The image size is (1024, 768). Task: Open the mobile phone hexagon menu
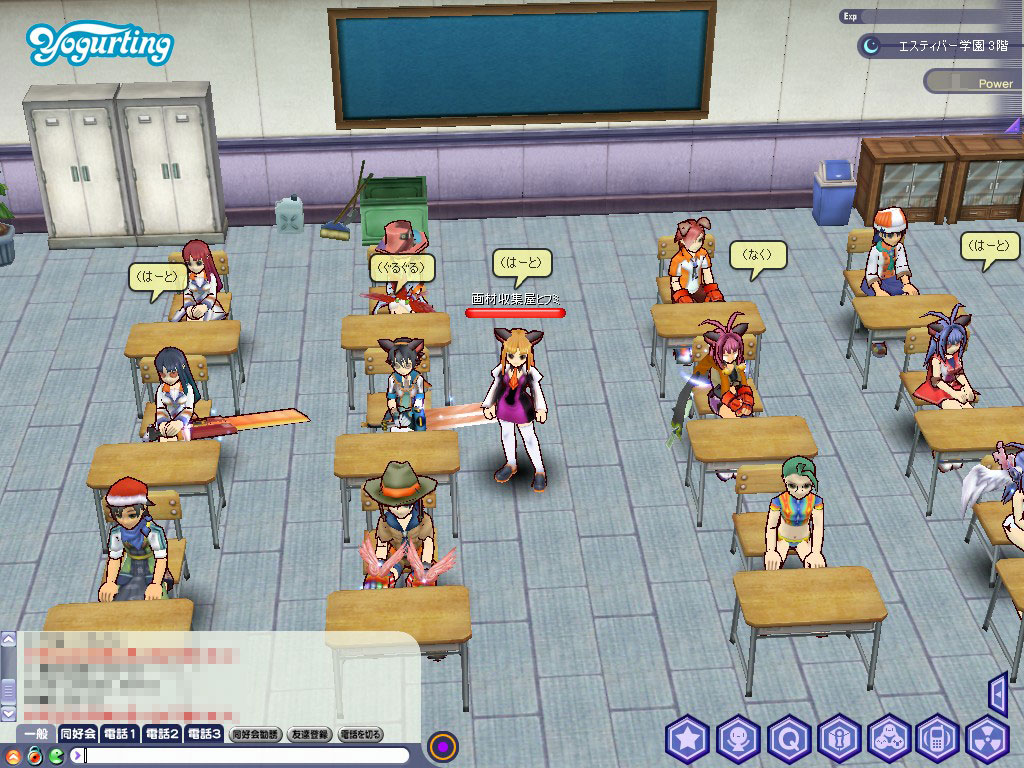(x=938, y=740)
